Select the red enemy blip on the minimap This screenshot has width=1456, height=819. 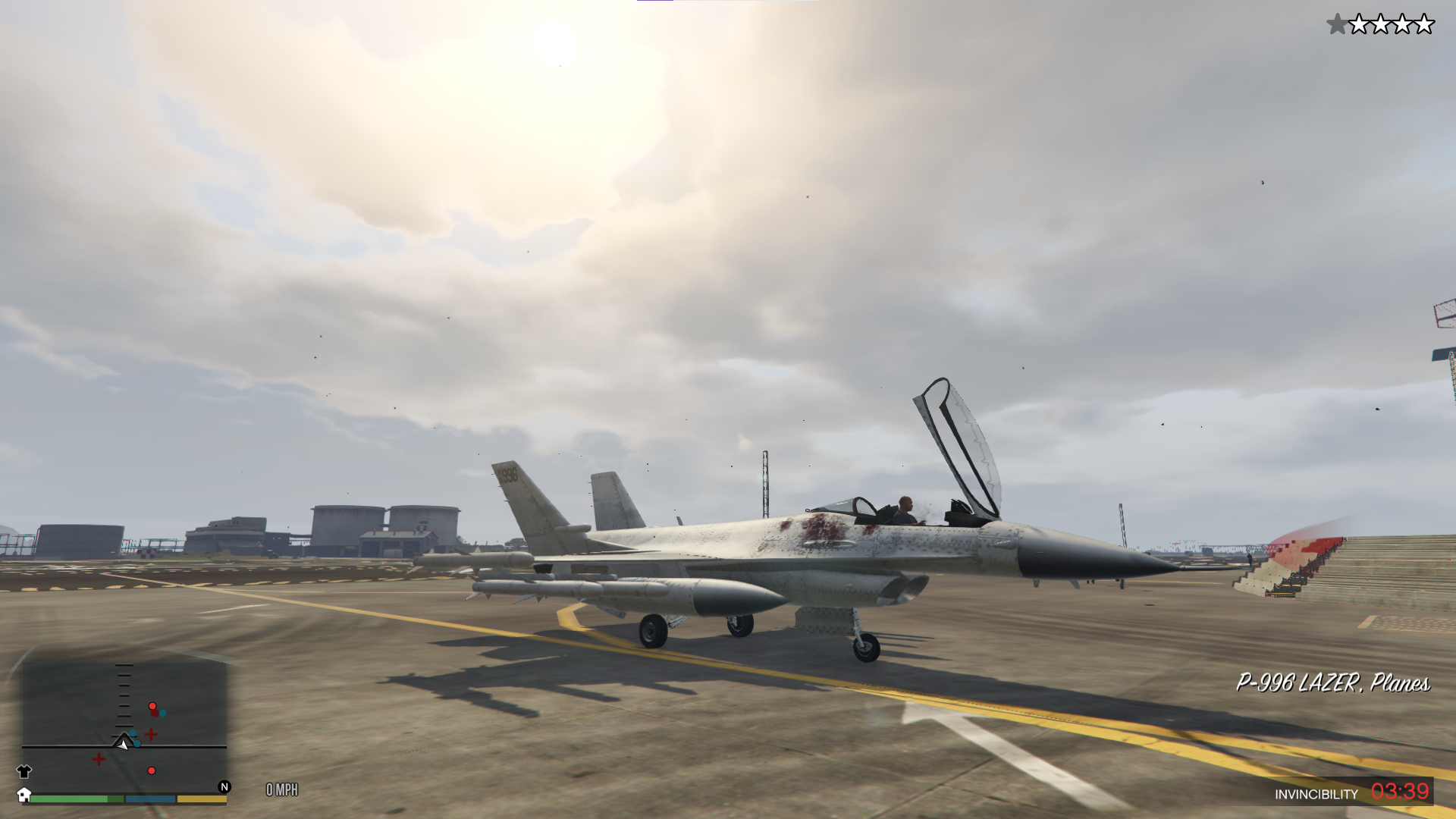[x=152, y=706]
